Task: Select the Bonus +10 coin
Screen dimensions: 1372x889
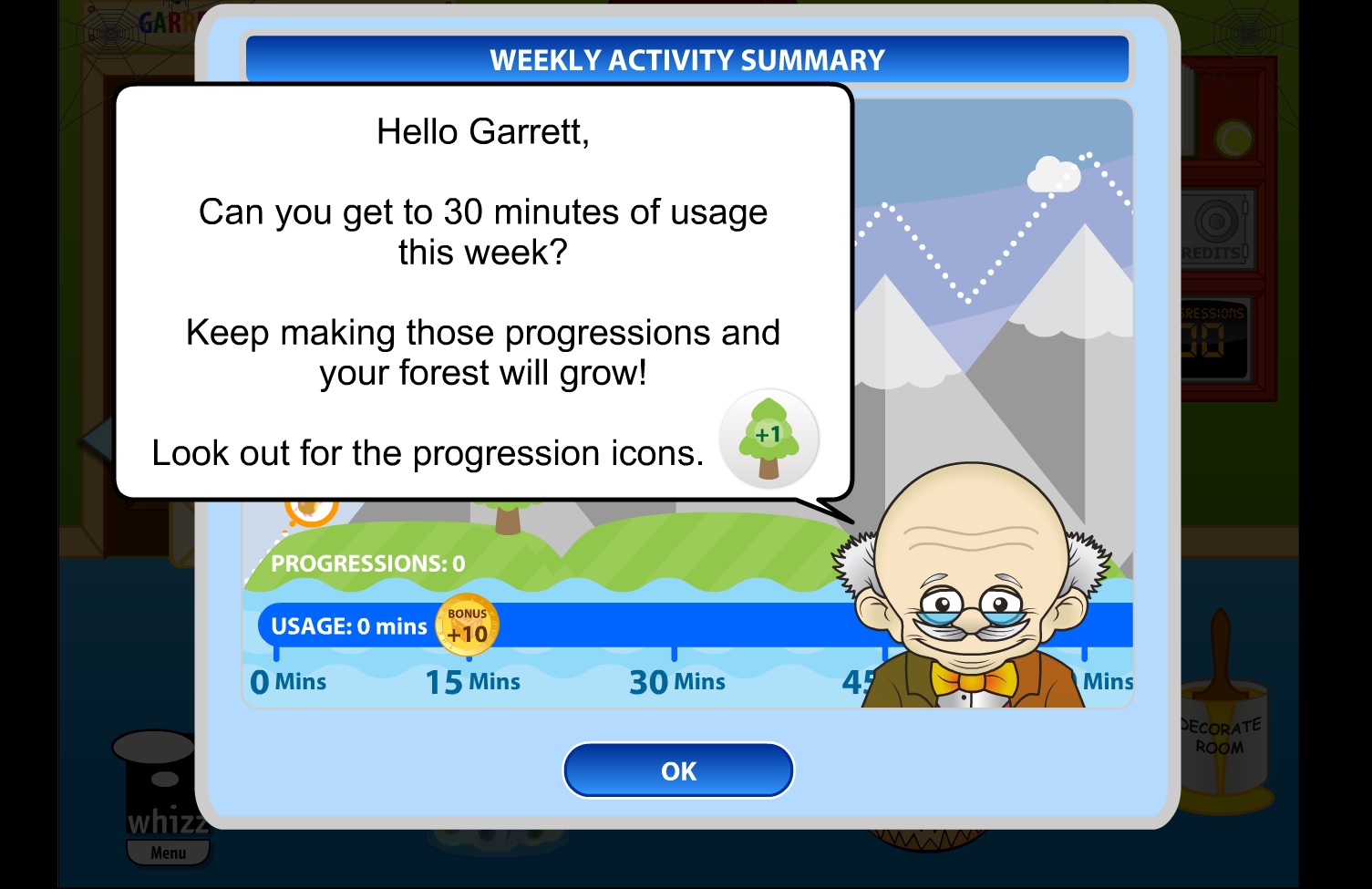Action: (x=469, y=625)
